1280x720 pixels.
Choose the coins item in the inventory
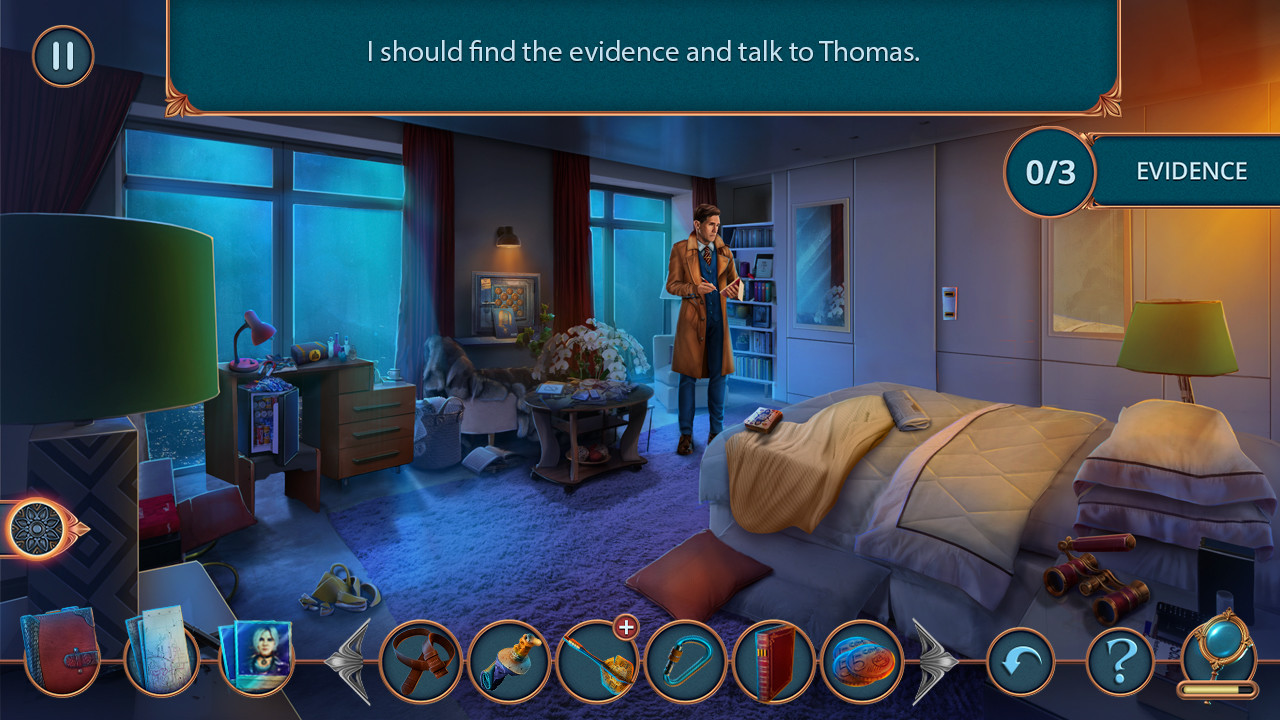(x=862, y=662)
